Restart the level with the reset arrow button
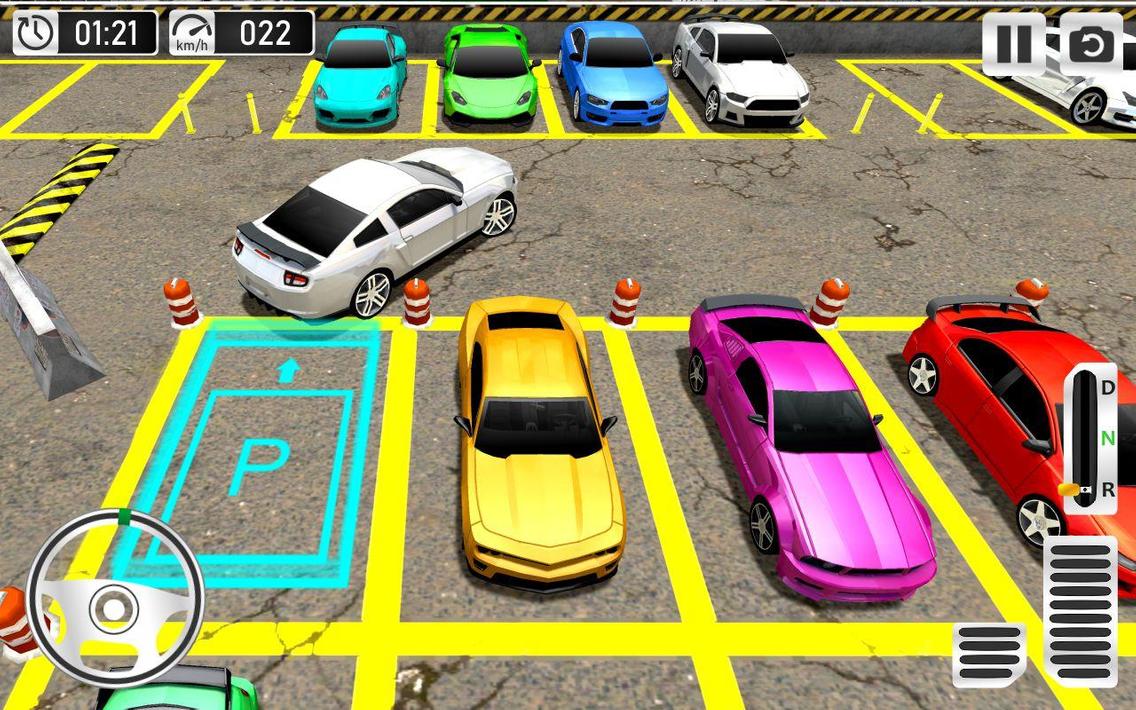The height and width of the screenshot is (710, 1136). click(x=1090, y=45)
